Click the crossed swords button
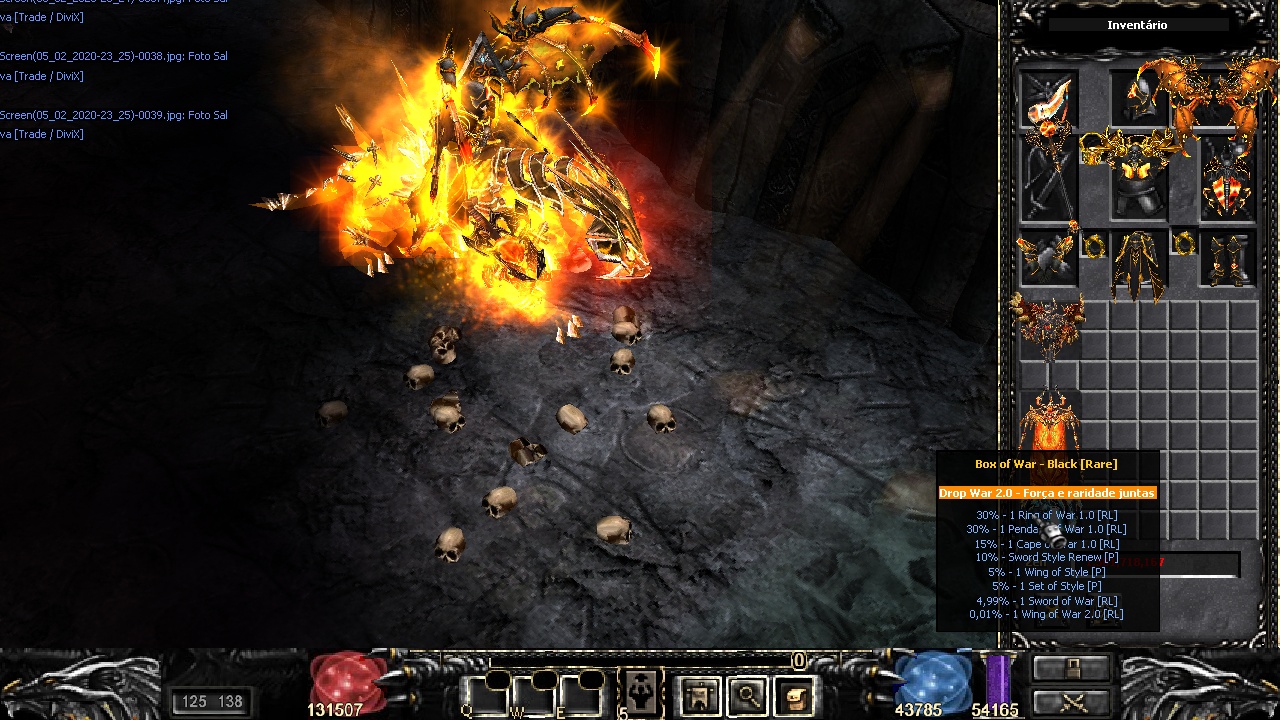The image size is (1280, 720). point(1072,701)
